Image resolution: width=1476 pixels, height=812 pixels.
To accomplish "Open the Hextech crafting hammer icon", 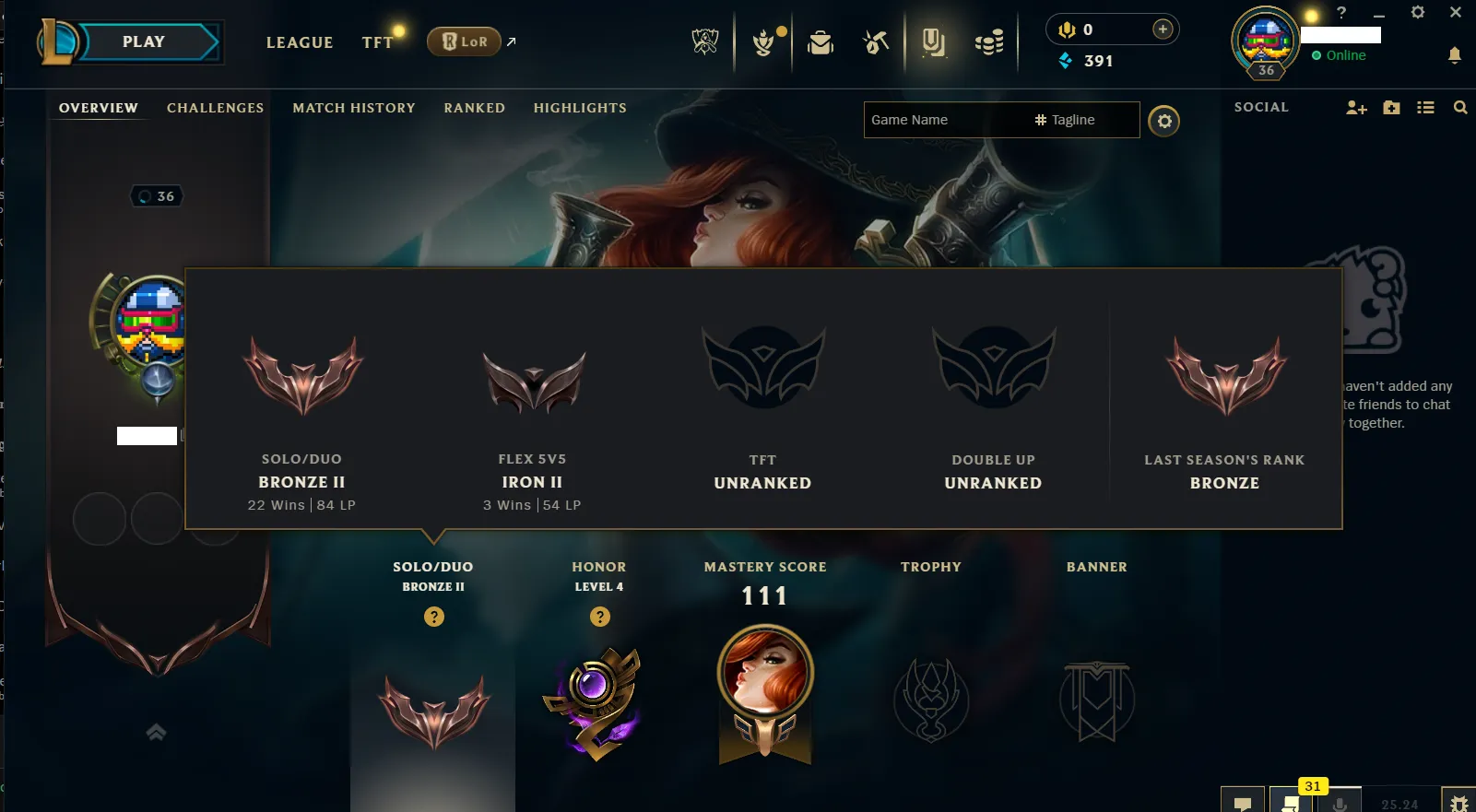I will coord(876,41).
